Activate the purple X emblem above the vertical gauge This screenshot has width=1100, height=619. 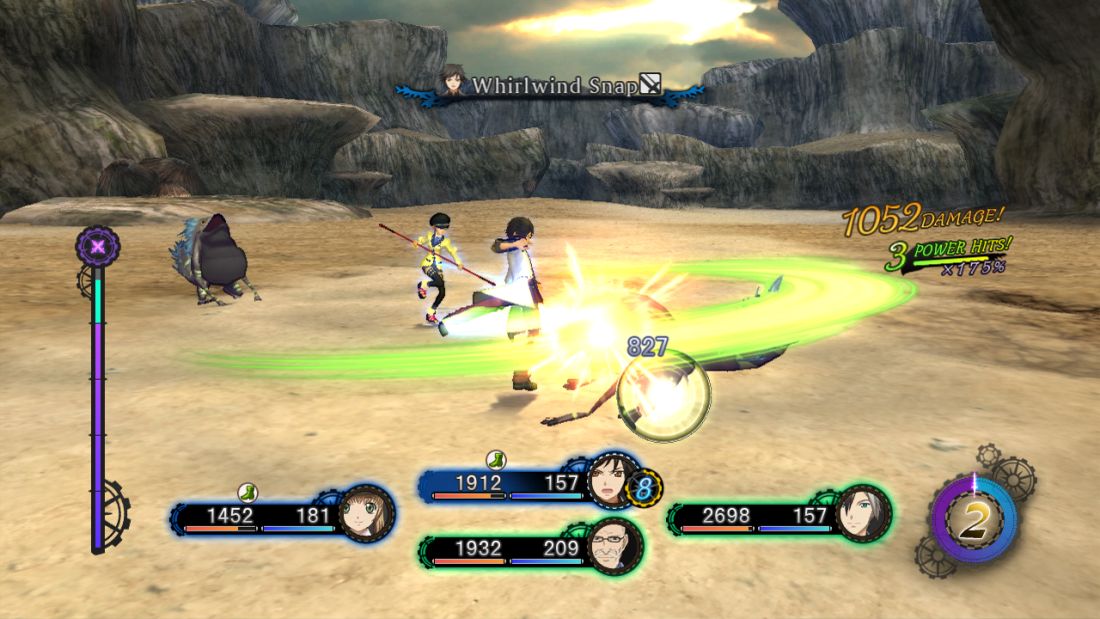[98, 246]
